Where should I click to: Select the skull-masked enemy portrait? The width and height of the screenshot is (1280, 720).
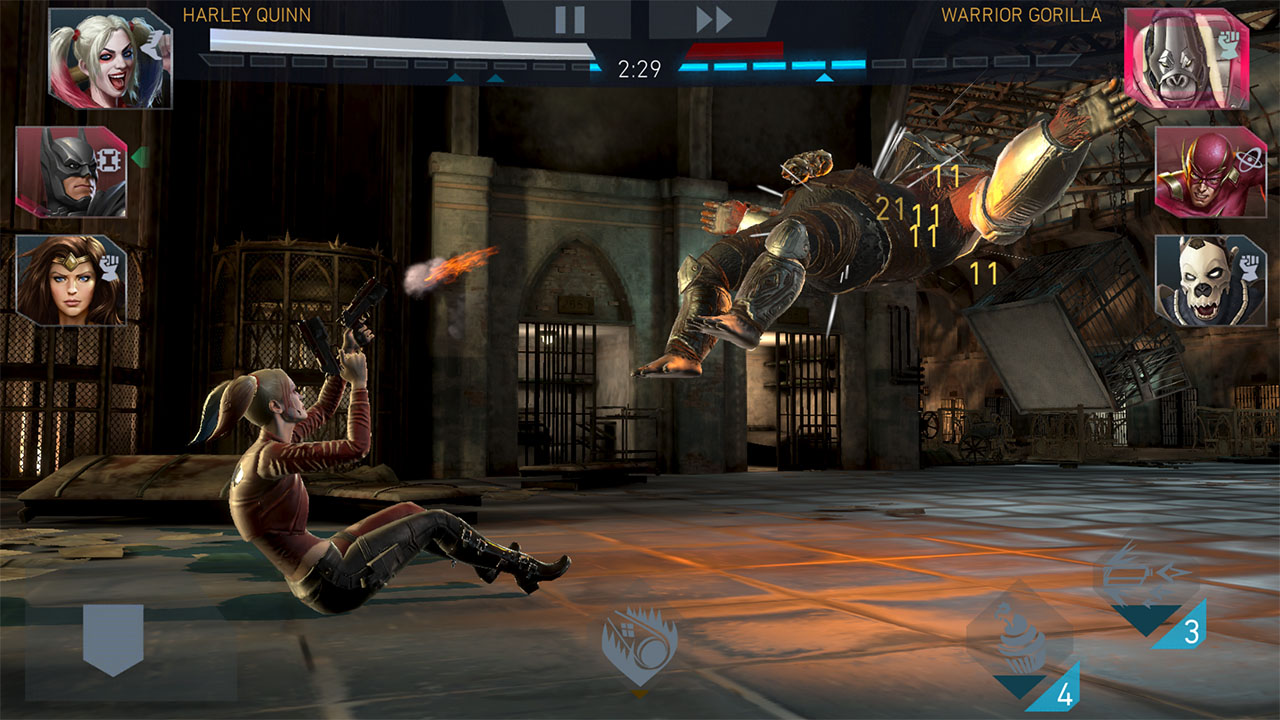[x=1210, y=280]
